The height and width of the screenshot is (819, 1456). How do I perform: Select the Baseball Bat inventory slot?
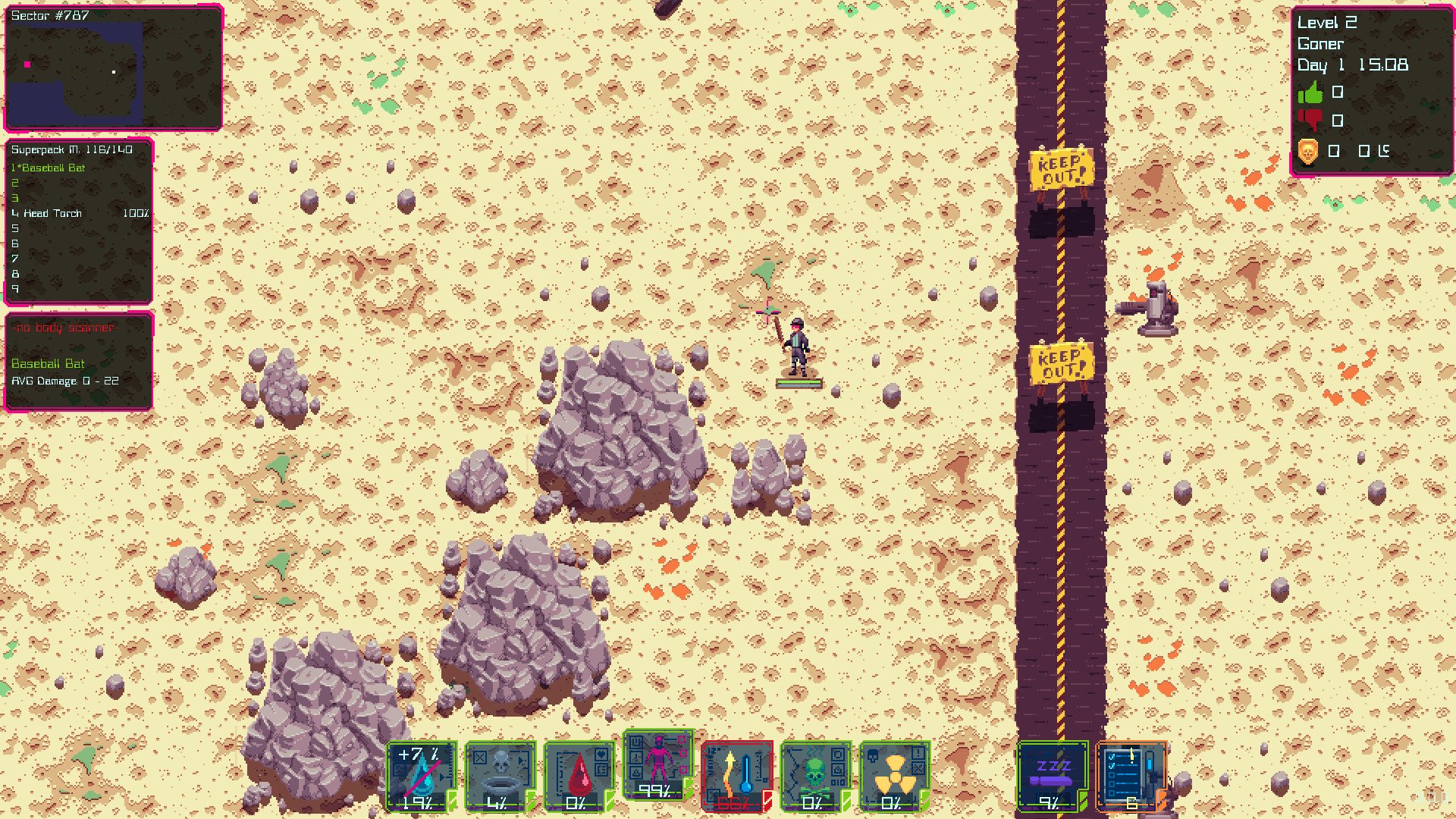point(53,168)
